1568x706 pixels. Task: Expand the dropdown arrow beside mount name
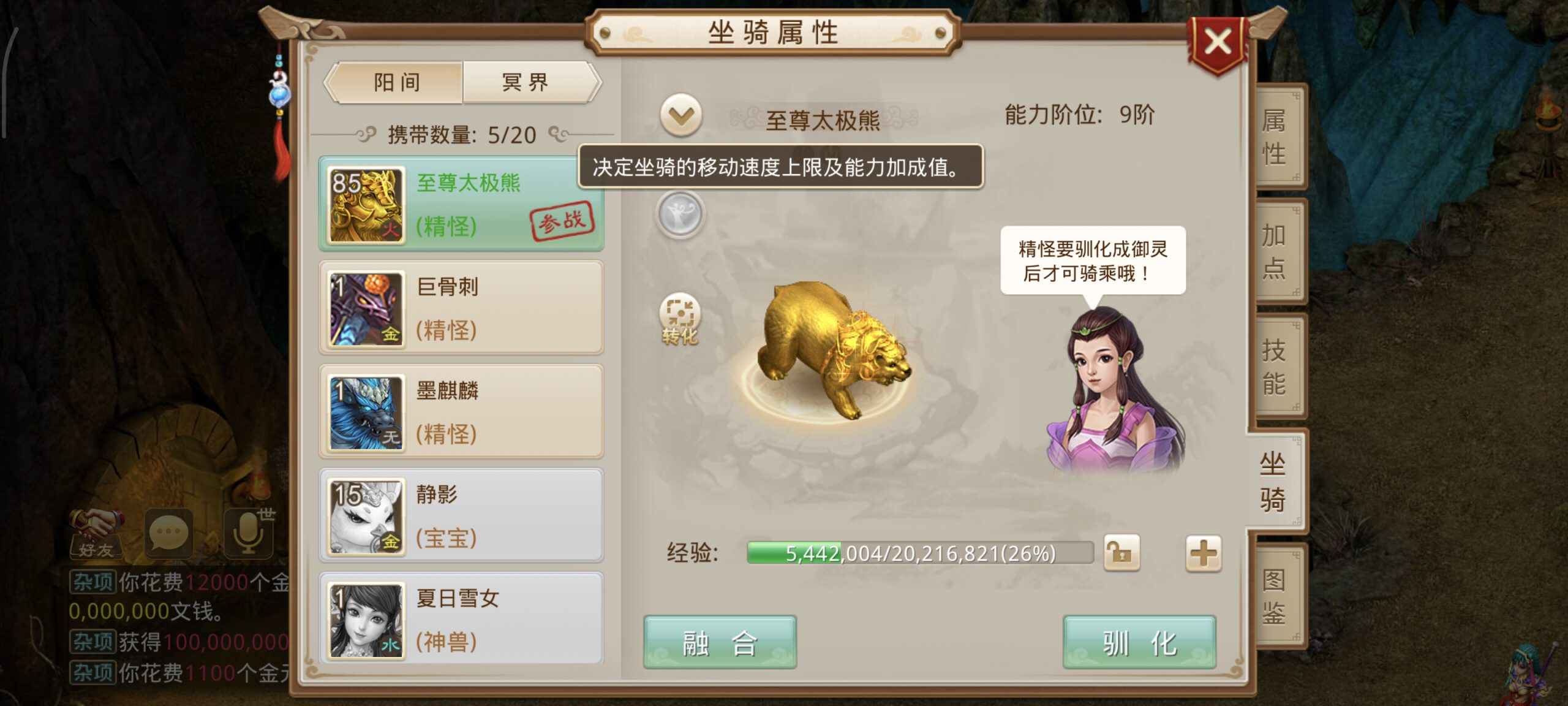click(x=680, y=115)
